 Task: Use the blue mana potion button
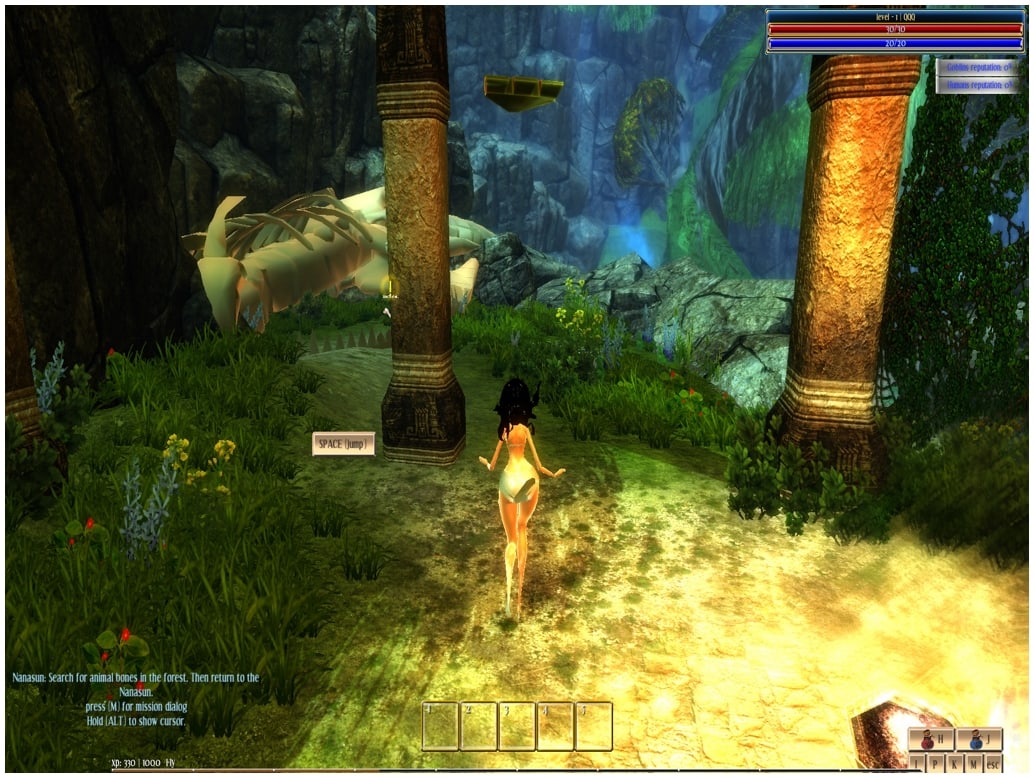pyautogui.click(x=979, y=741)
